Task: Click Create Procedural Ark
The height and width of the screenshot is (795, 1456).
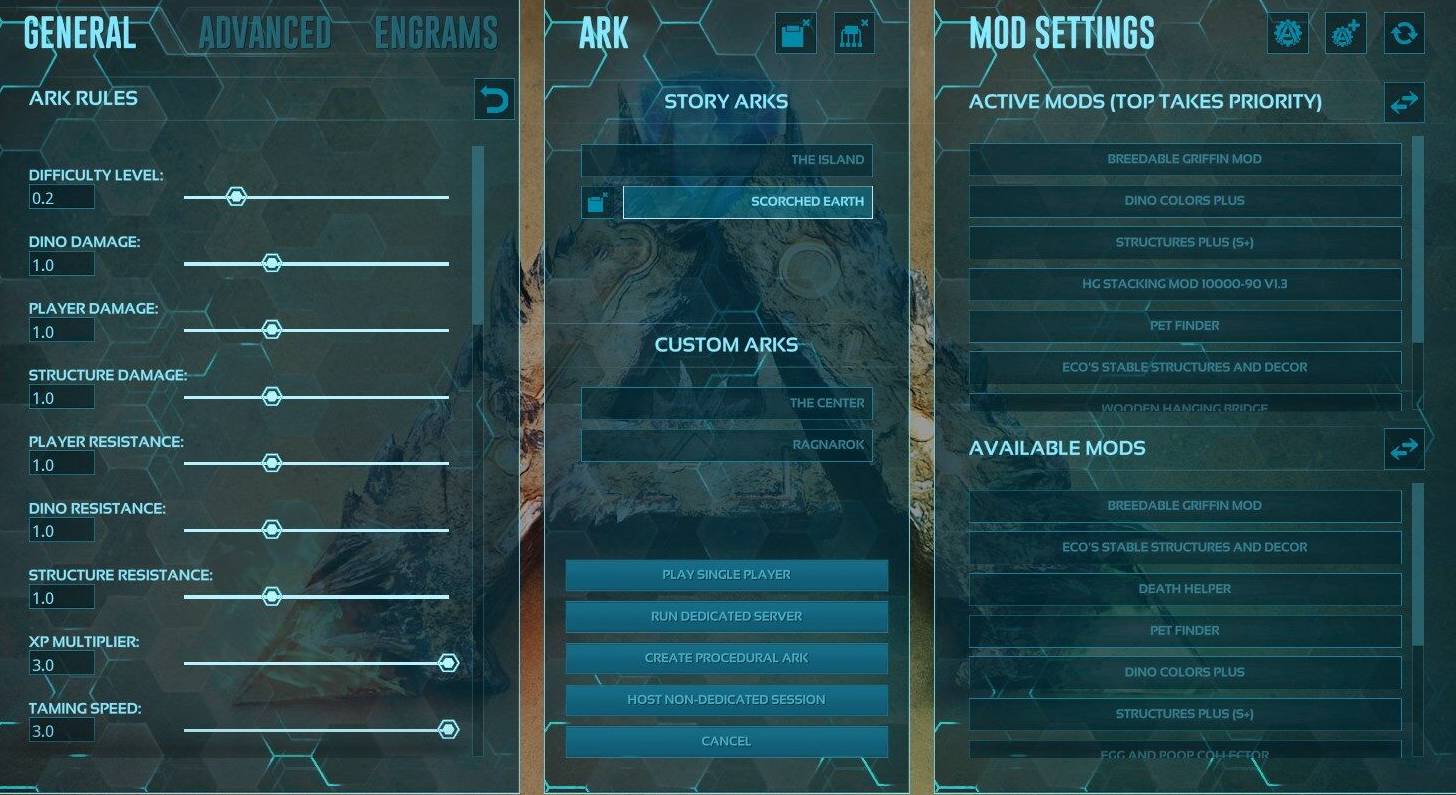Action: pos(727,658)
